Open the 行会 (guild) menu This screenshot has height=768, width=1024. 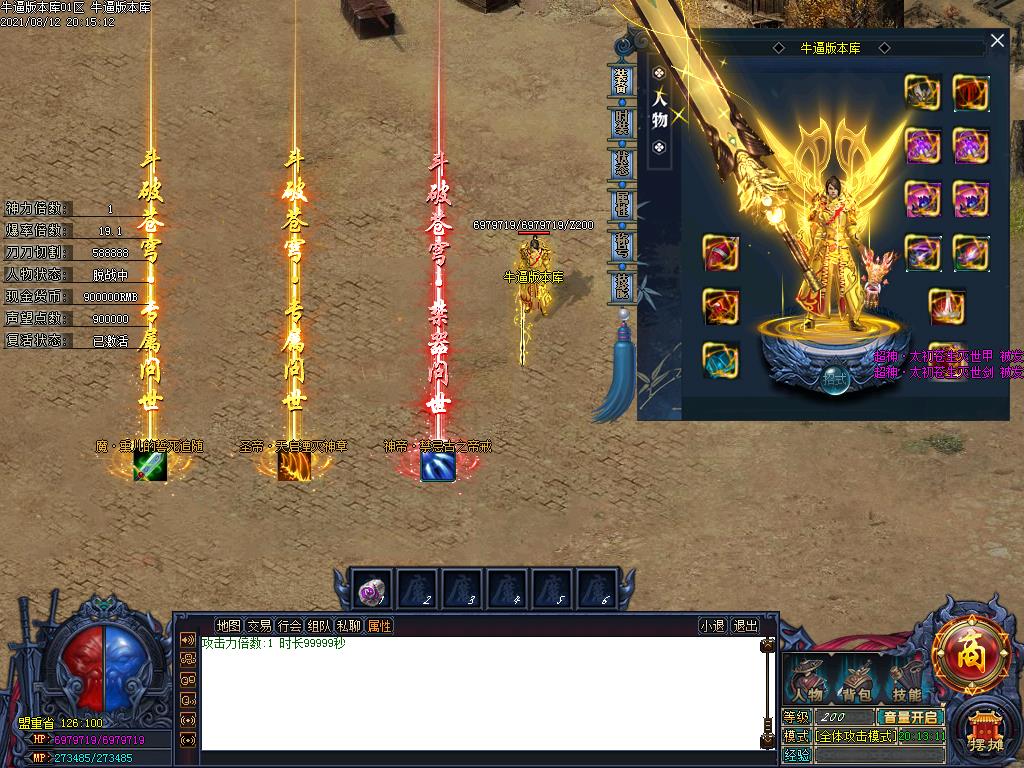(x=289, y=626)
